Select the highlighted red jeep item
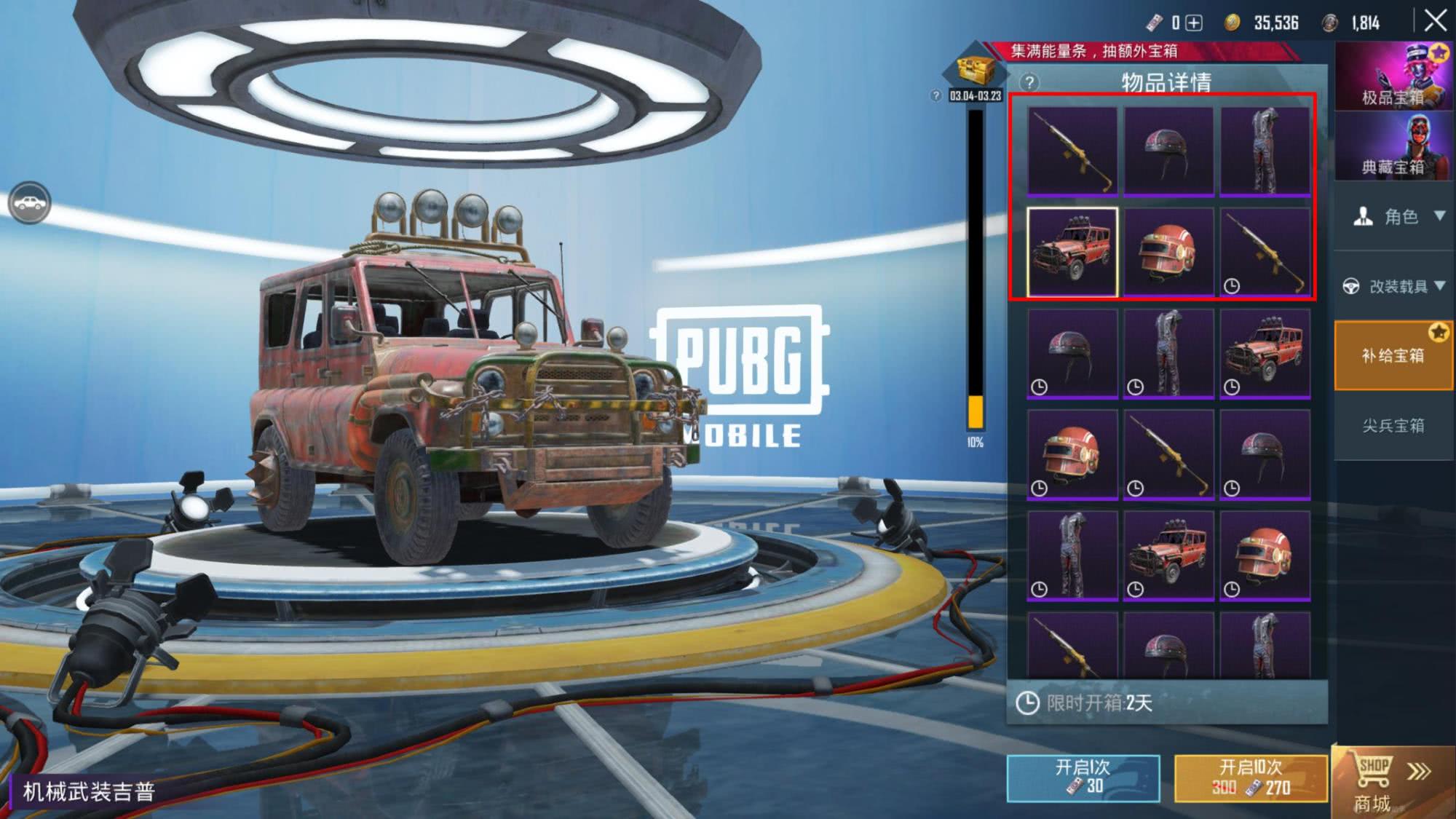 (1072, 252)
